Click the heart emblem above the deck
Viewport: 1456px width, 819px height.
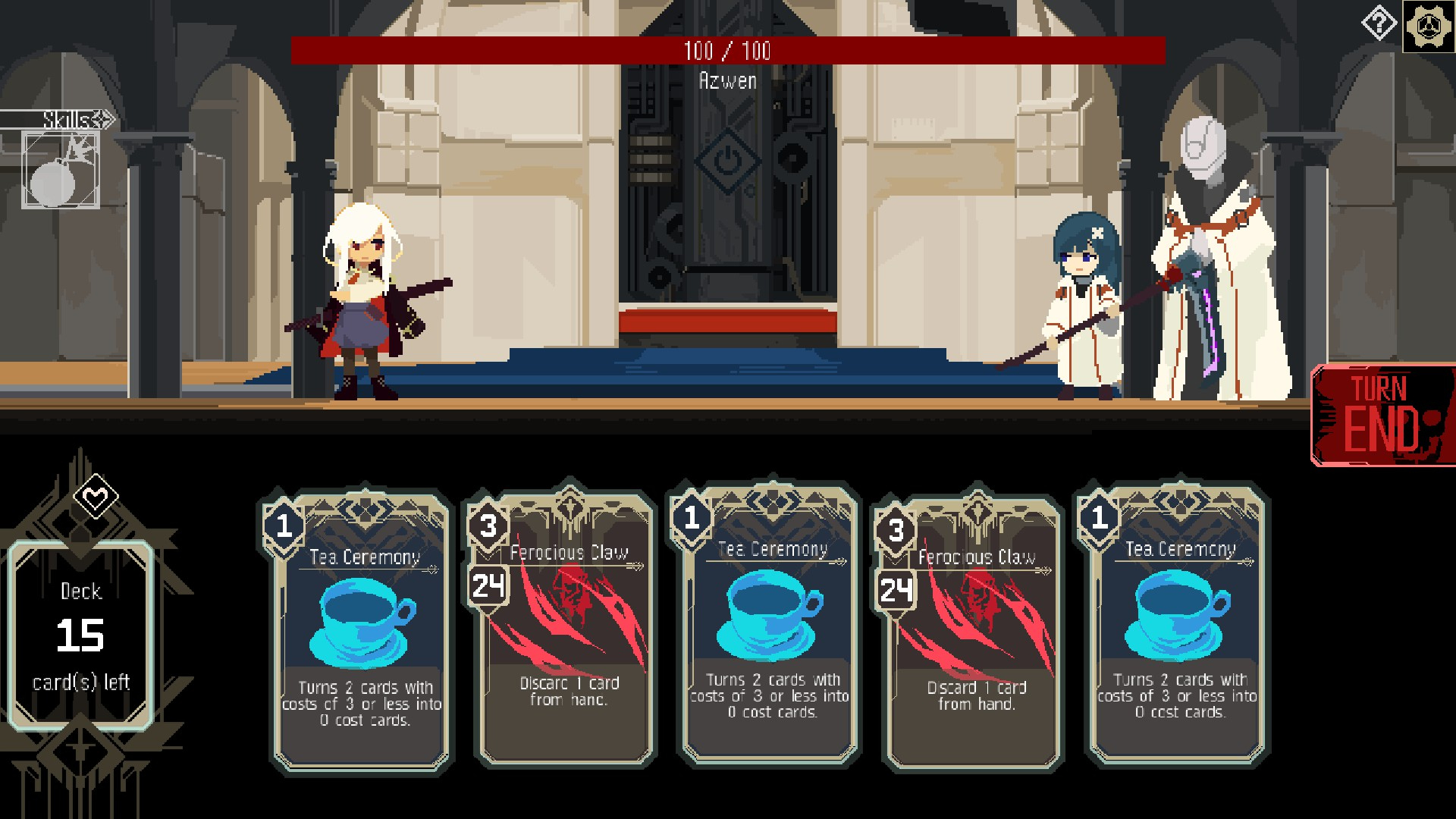96,497
